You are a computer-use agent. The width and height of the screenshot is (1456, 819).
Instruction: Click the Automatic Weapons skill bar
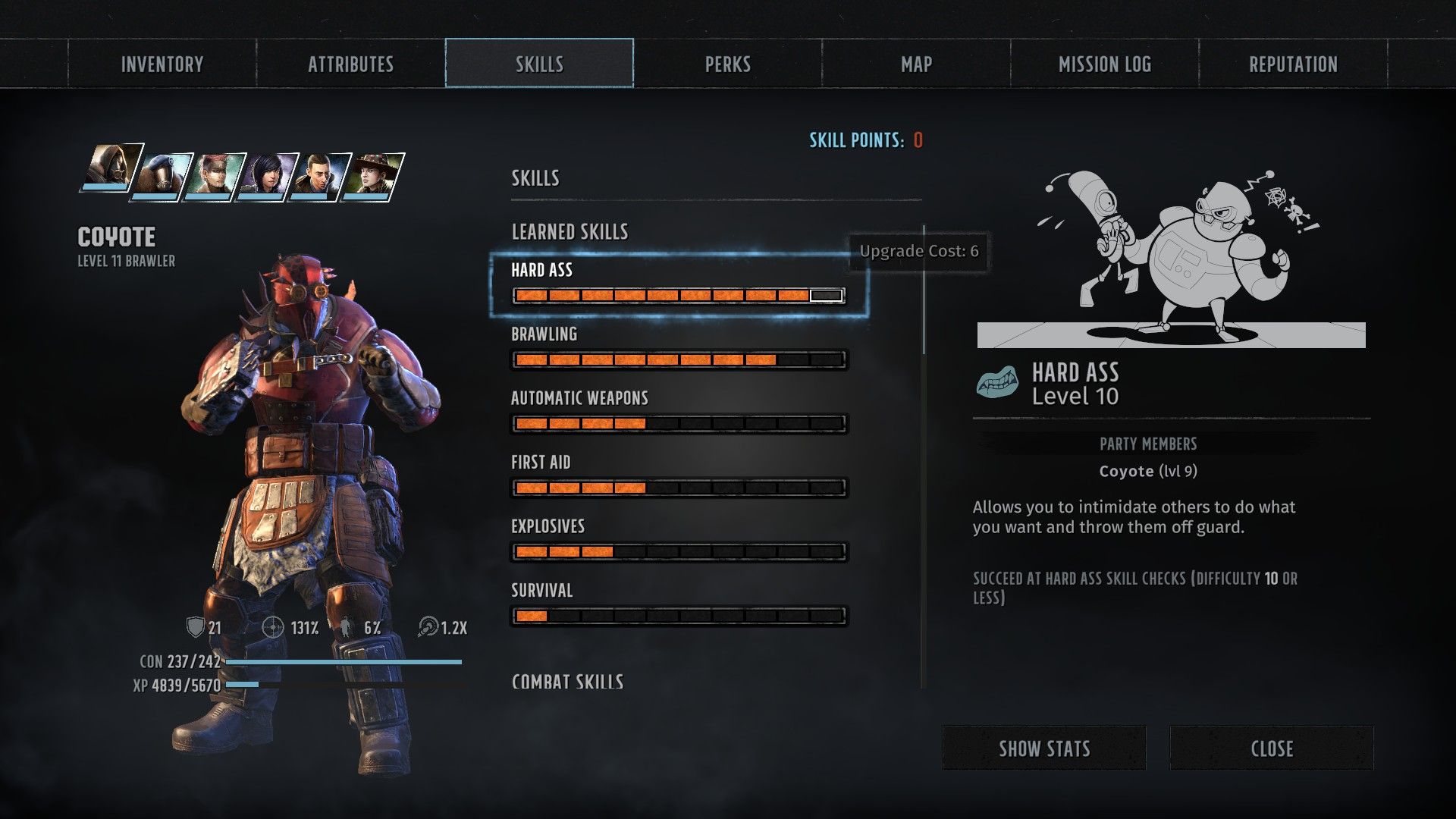coord(679,423)
